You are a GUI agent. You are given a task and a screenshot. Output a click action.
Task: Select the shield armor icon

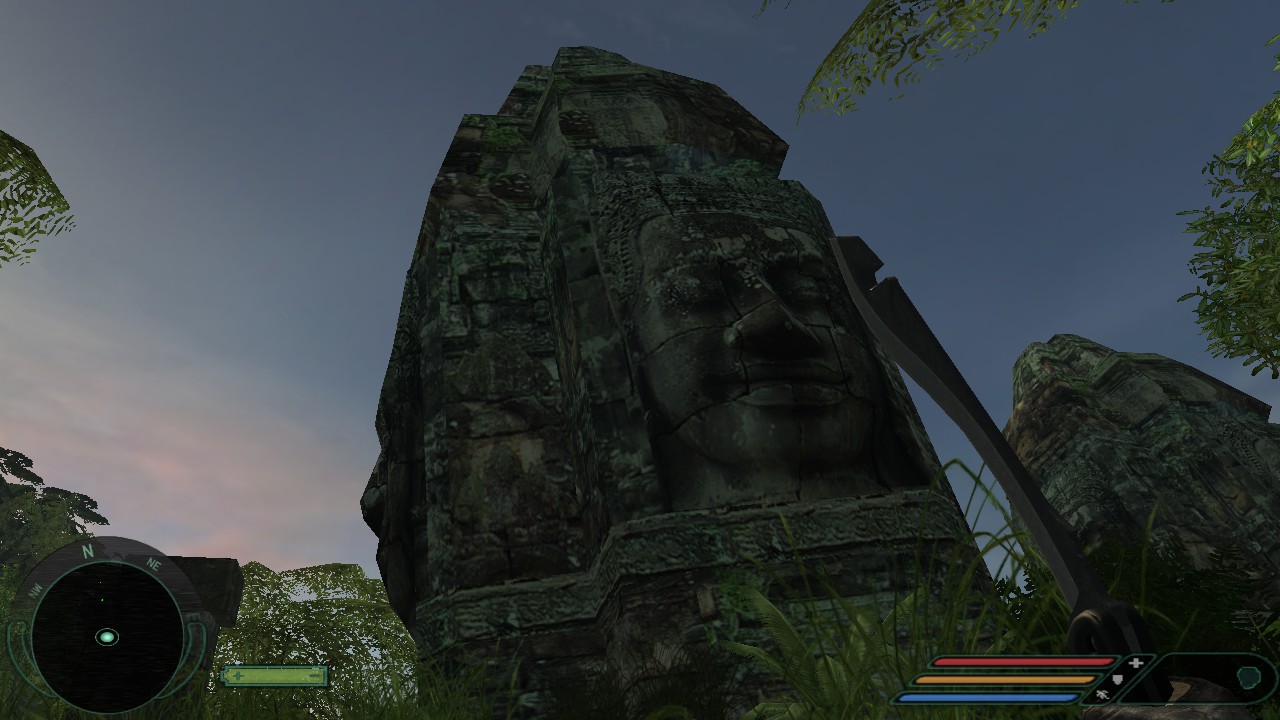click(1118, 679)
